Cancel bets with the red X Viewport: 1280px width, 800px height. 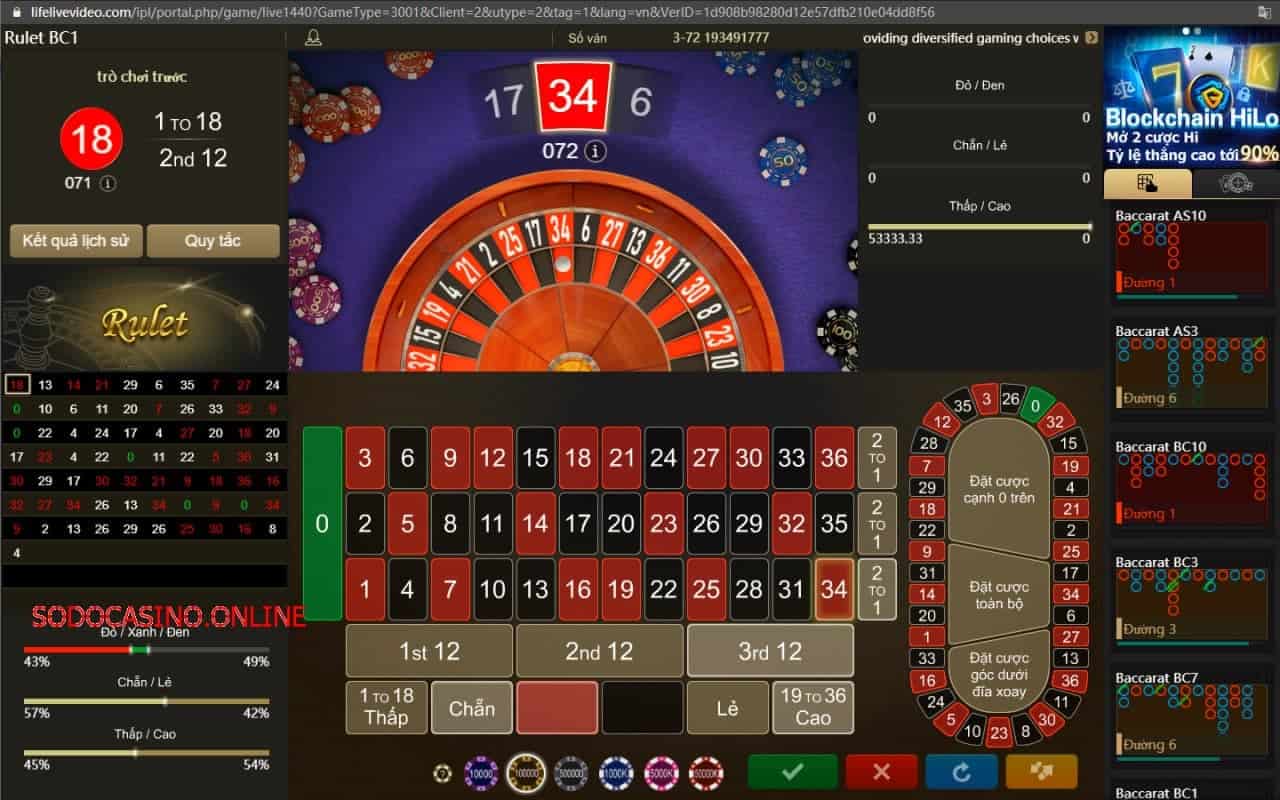pyautogui.click(x=880, y=771)
